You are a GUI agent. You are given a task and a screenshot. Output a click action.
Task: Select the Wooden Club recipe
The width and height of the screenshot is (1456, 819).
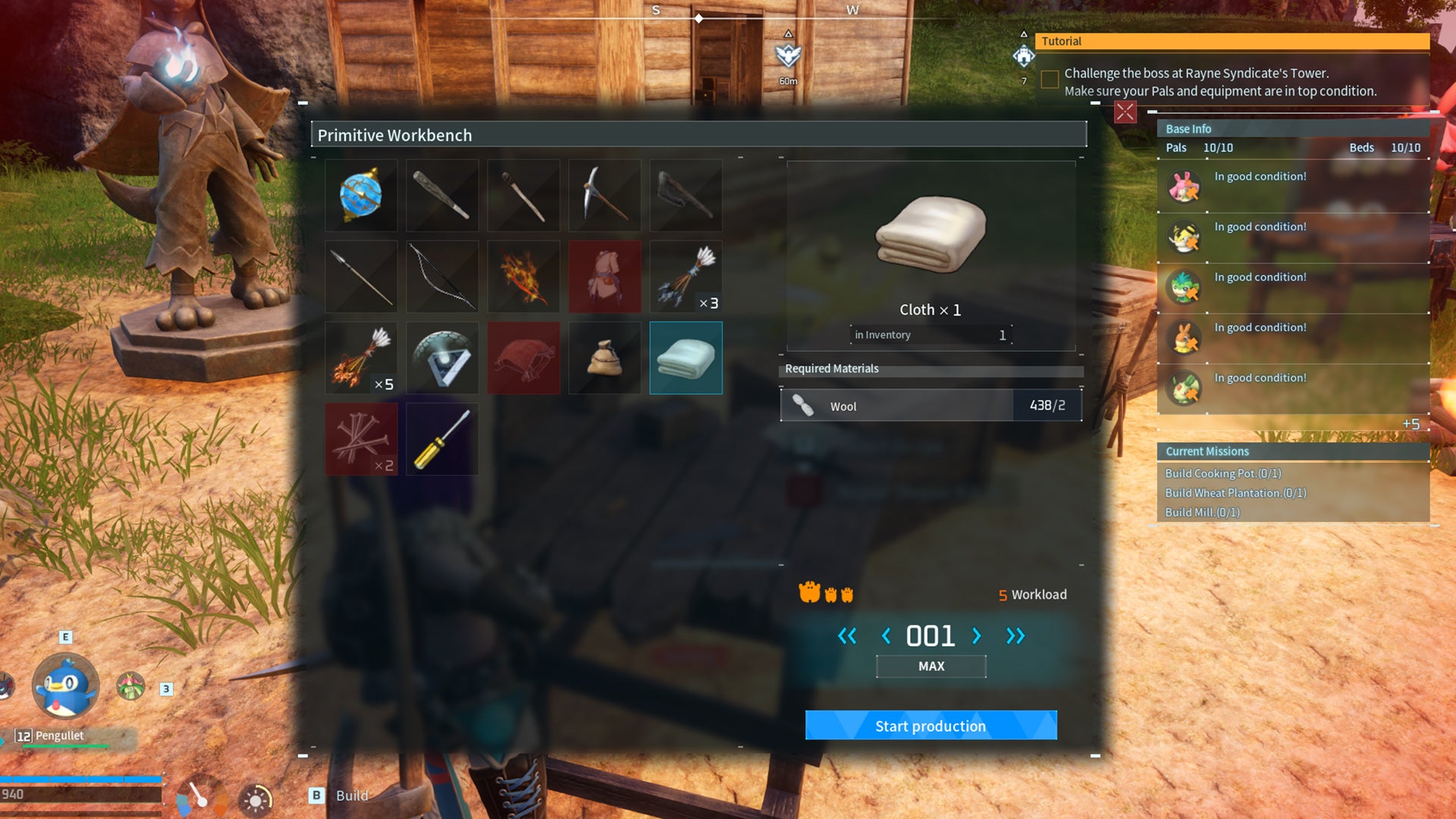(x=442, y=195)
